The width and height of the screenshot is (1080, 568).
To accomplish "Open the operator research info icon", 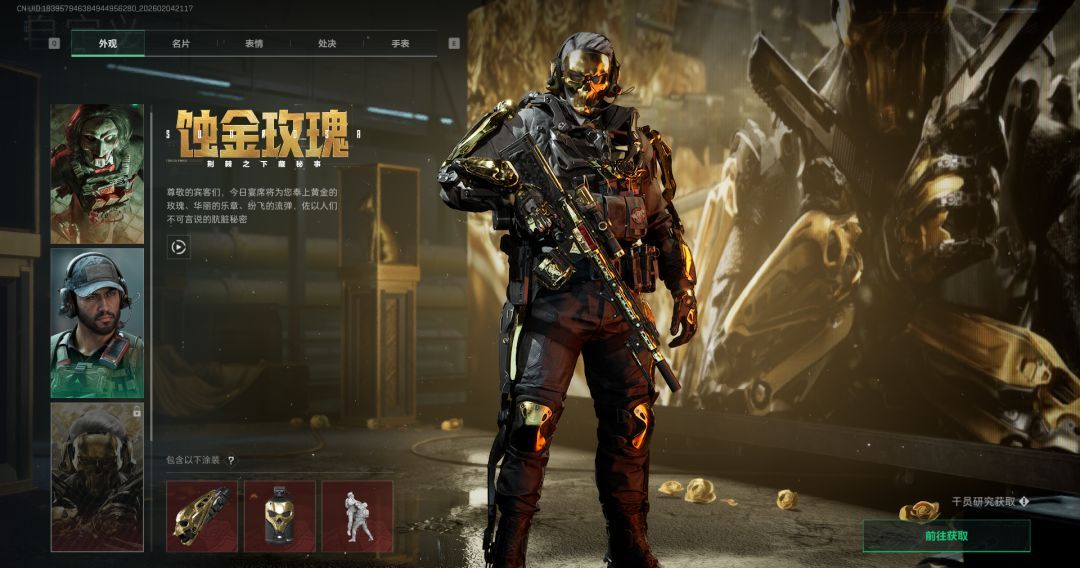I will click(1024, 502).
